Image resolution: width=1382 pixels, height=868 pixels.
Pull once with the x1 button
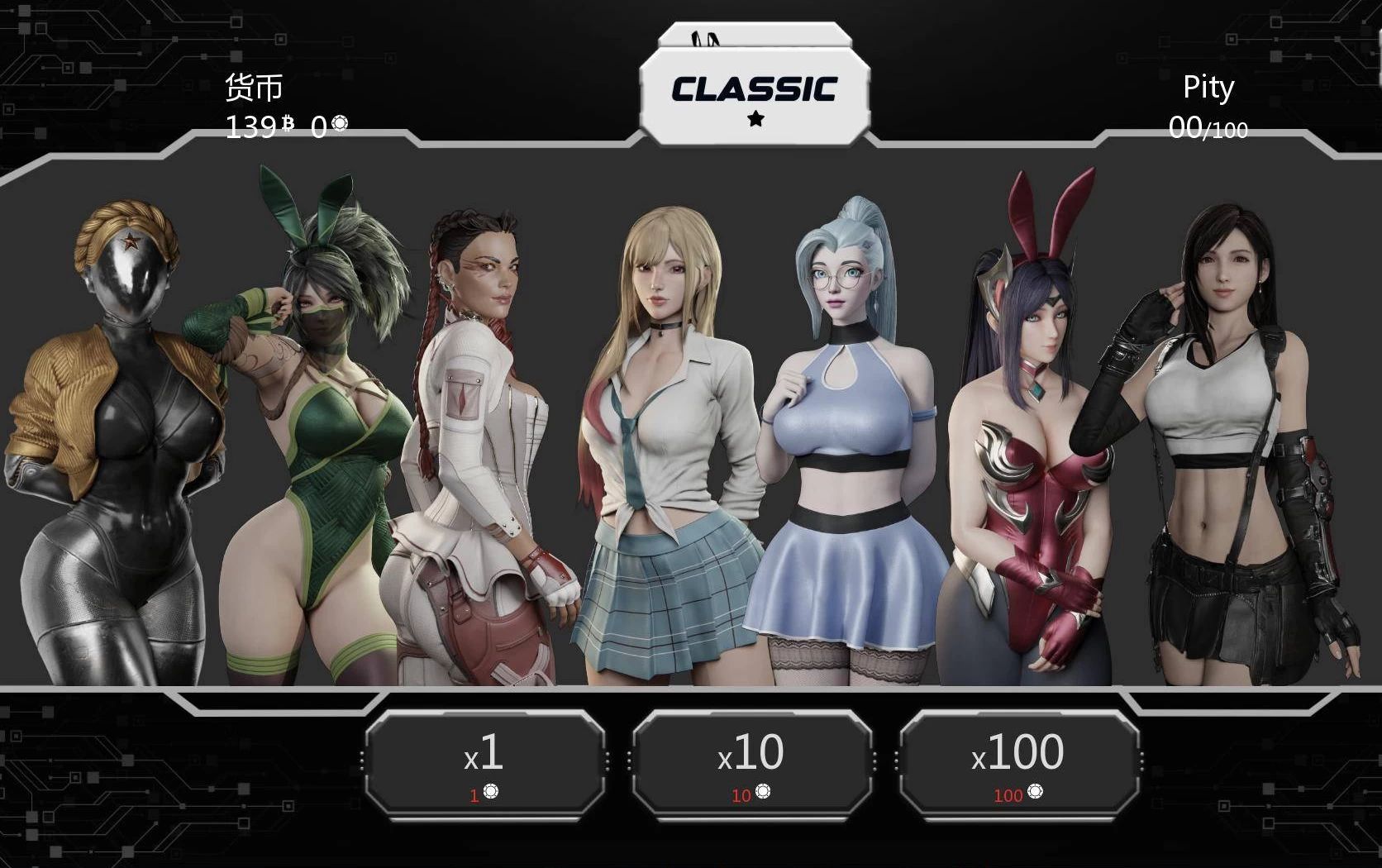click(484, 762)
